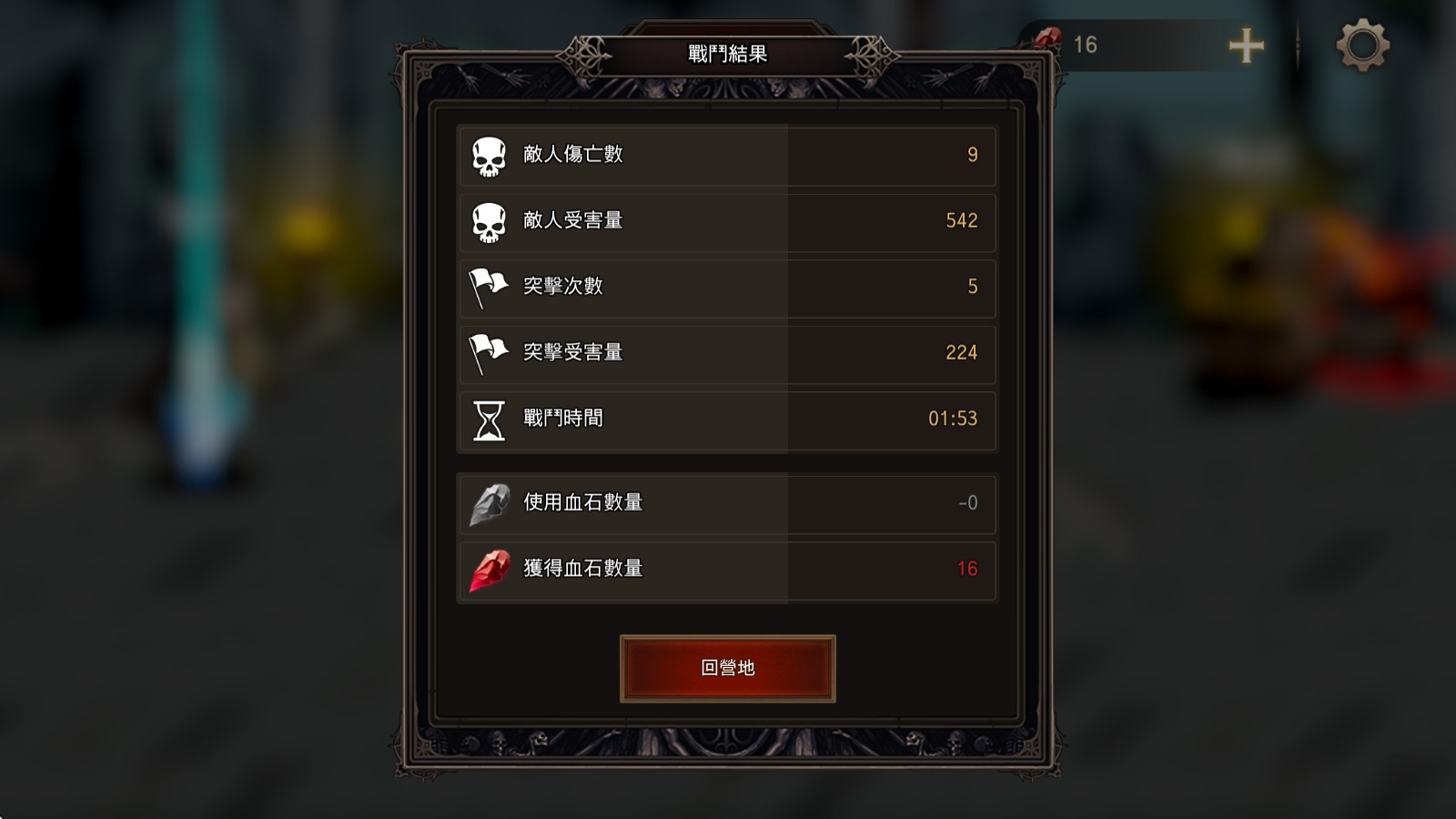Click the red bloodstone icon beside 獲得血石數量
Image resolution: width=1456 pixels, height=819 pixels.
click(x=488, y=570)
